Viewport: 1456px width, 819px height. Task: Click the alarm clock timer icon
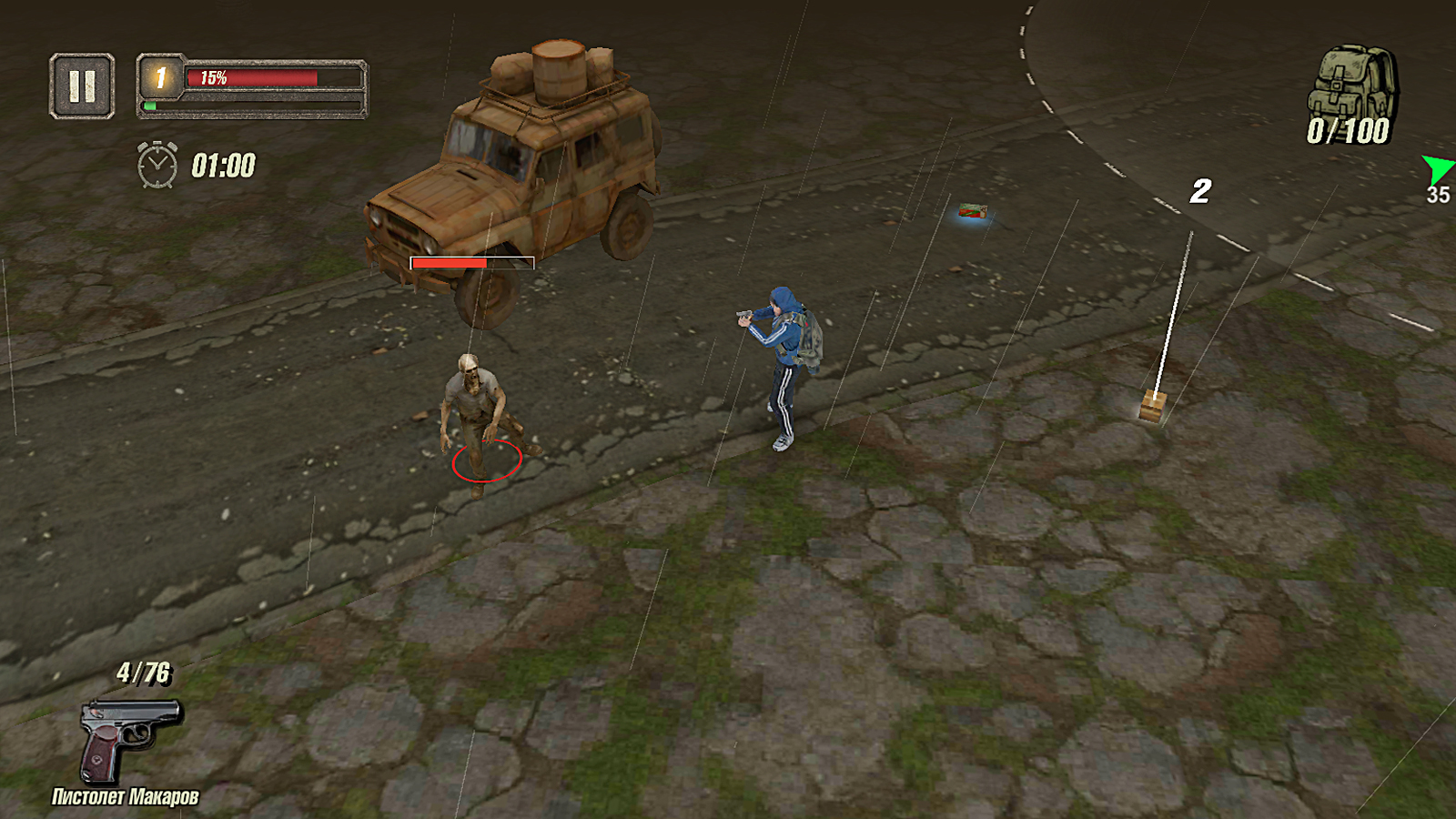point(156,164)
